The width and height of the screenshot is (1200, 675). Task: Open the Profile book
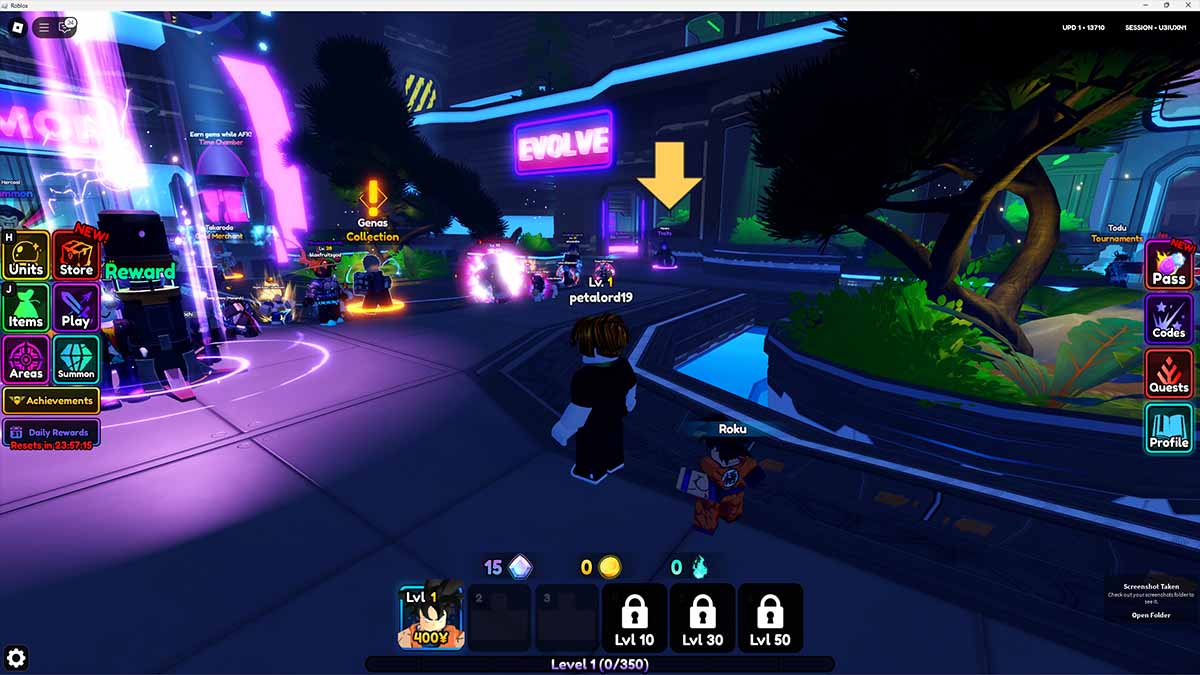click(1169, 429)
